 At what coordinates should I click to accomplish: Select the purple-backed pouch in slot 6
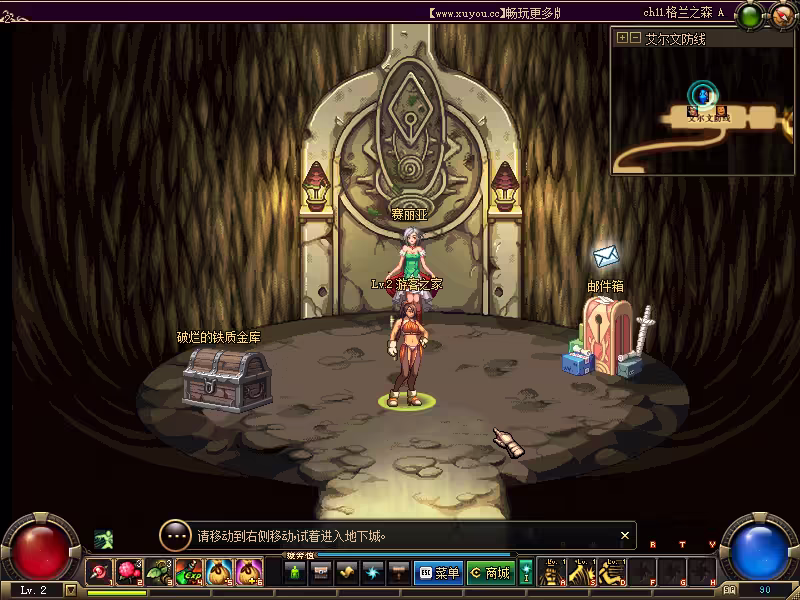click(249, 572)
